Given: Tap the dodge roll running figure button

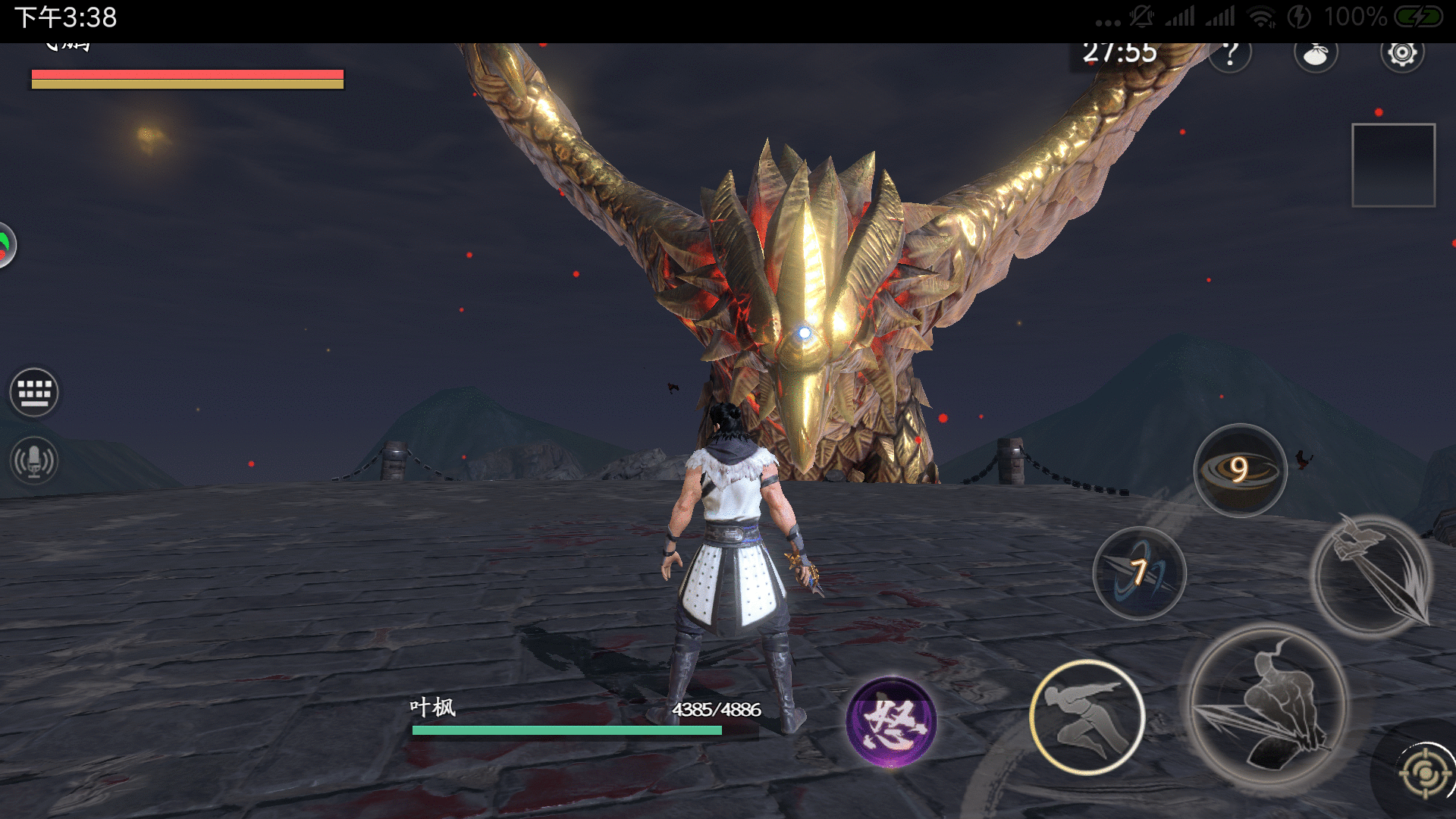Looking at the screenshot, I should 1087,717.
